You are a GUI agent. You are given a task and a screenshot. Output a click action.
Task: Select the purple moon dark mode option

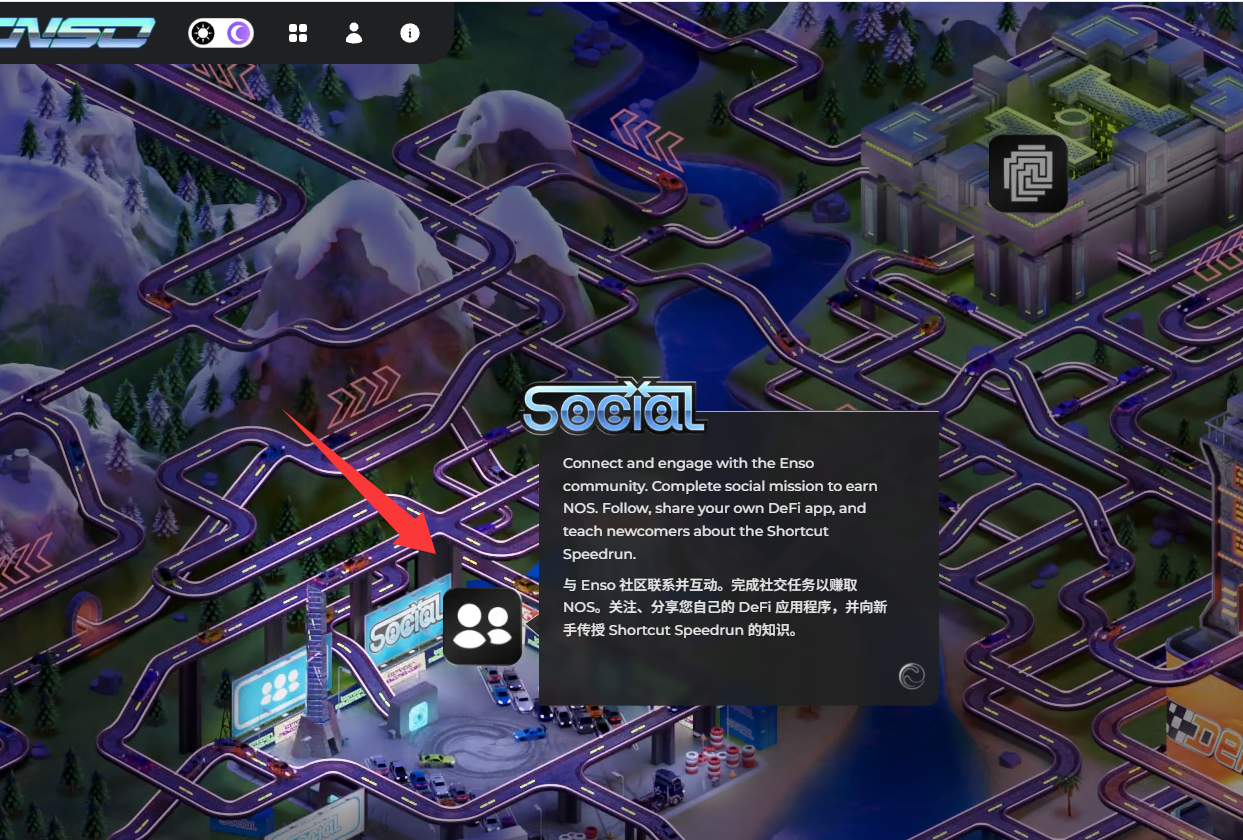(x=238, y=33)
